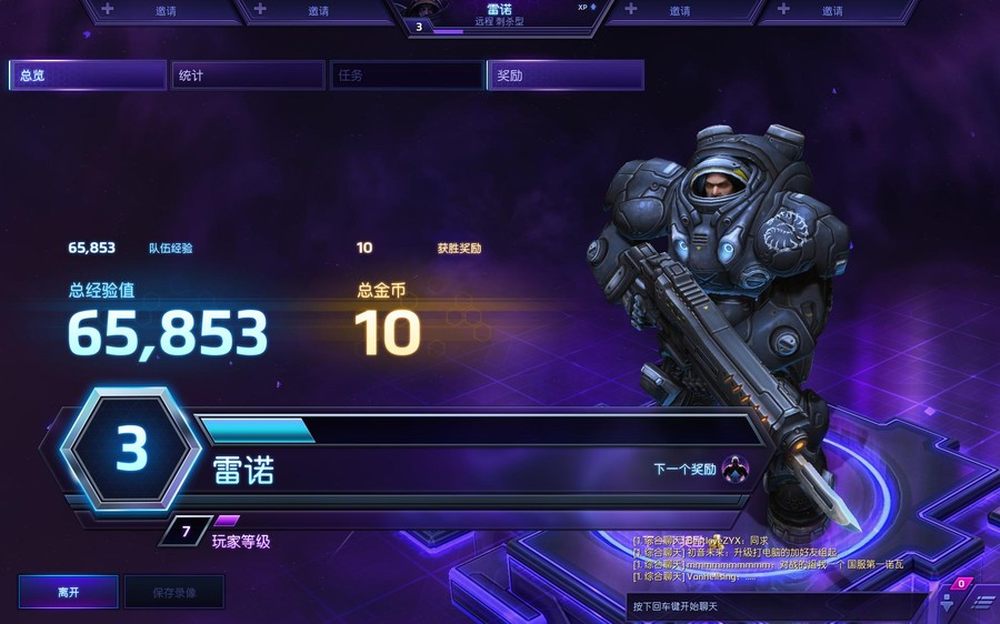Click the 保存录像 save replay button
The image size is (1000, 624).
[174, 592]
